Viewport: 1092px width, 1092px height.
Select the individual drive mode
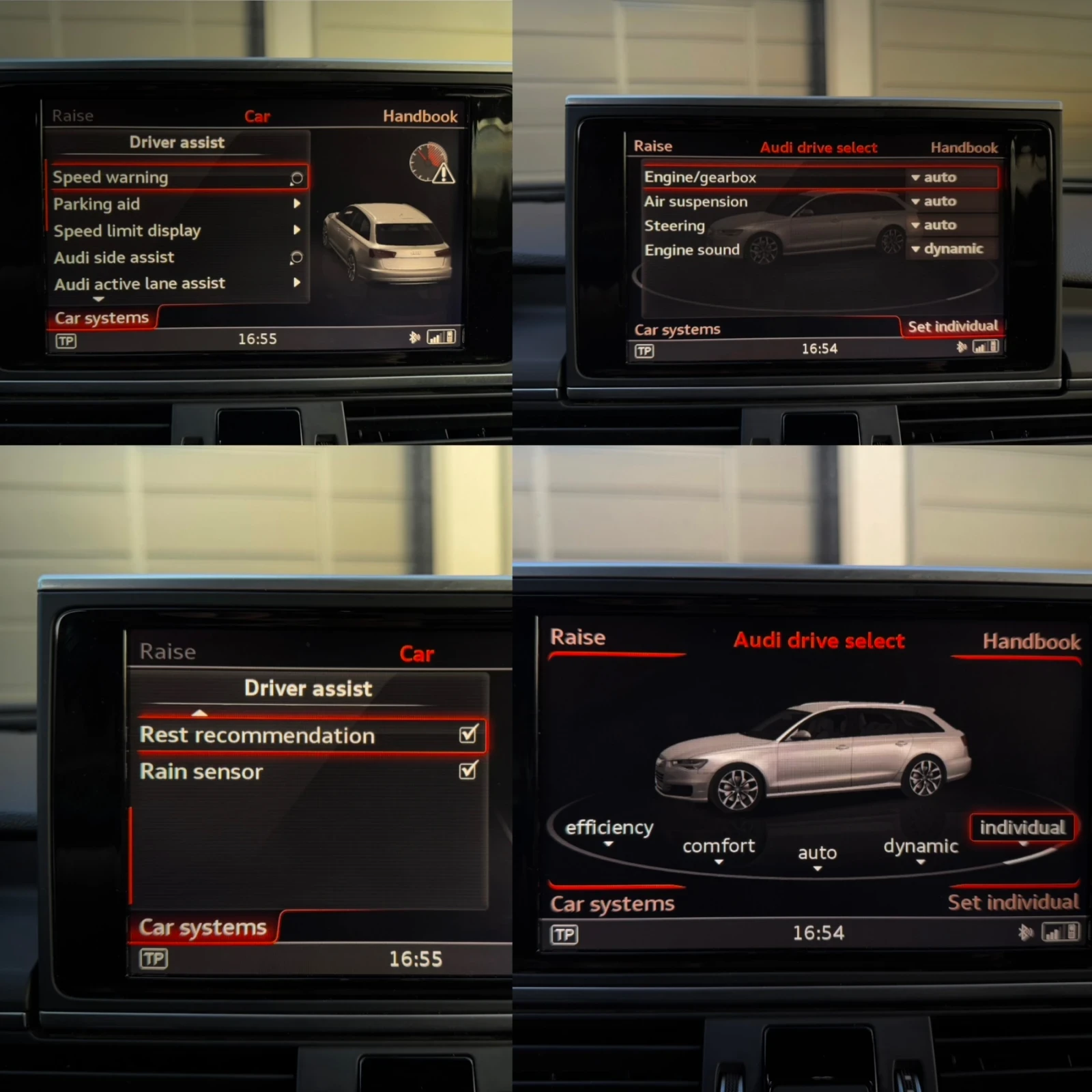coord(1022,827)
